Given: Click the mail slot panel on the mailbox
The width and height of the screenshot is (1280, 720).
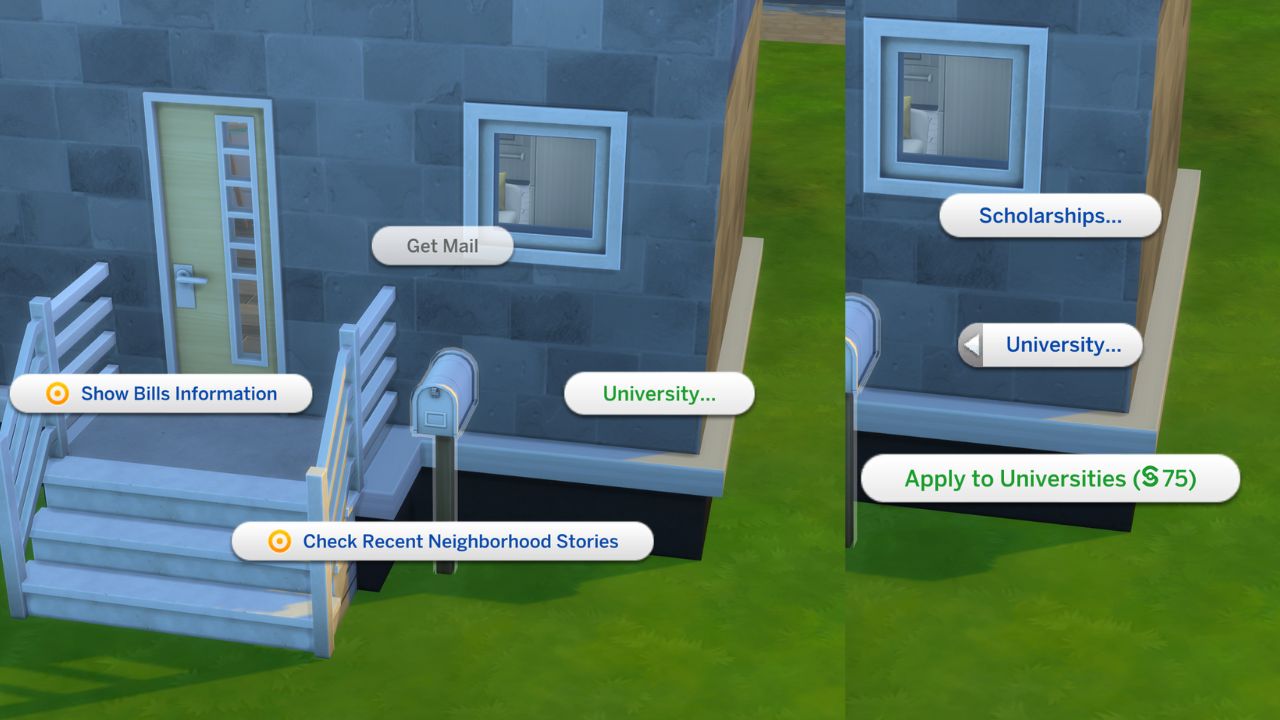Looking at the screenshot, I should [437, 419].
